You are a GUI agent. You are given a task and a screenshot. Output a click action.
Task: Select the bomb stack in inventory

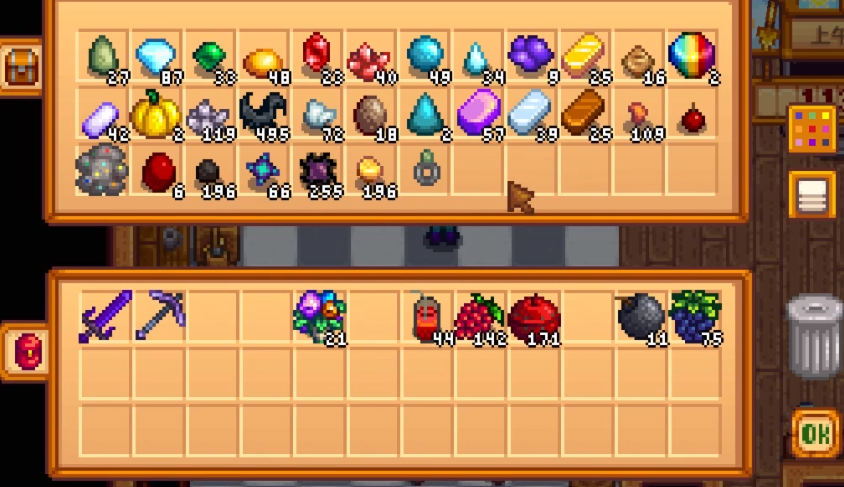[638, 317]
